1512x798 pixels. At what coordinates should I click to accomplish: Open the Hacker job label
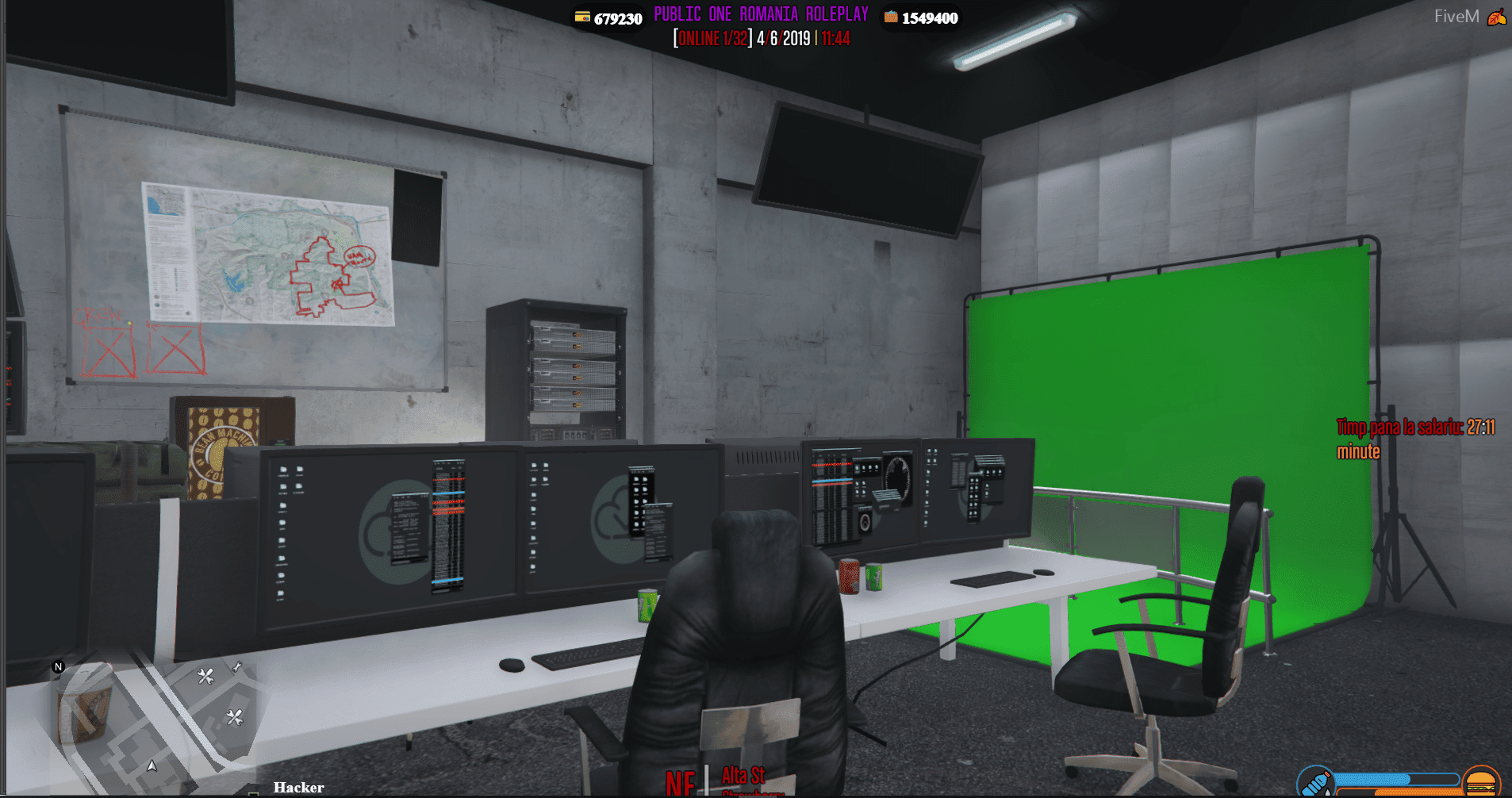click(298, 787)
